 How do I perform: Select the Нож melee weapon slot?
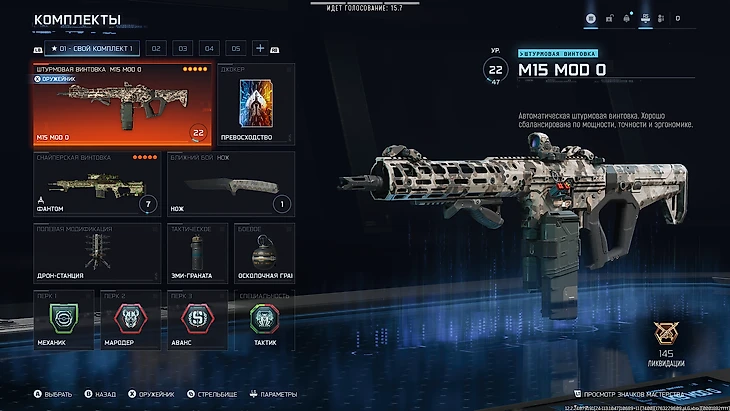[x=229, y=185]
